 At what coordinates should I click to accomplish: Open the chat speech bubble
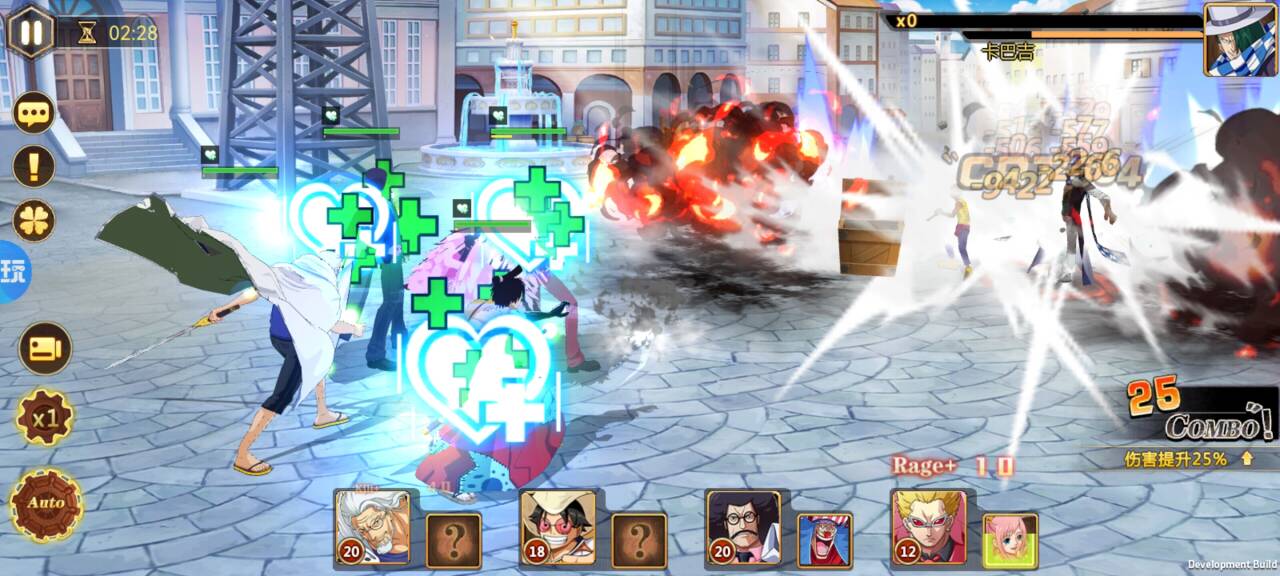(33, 111)
